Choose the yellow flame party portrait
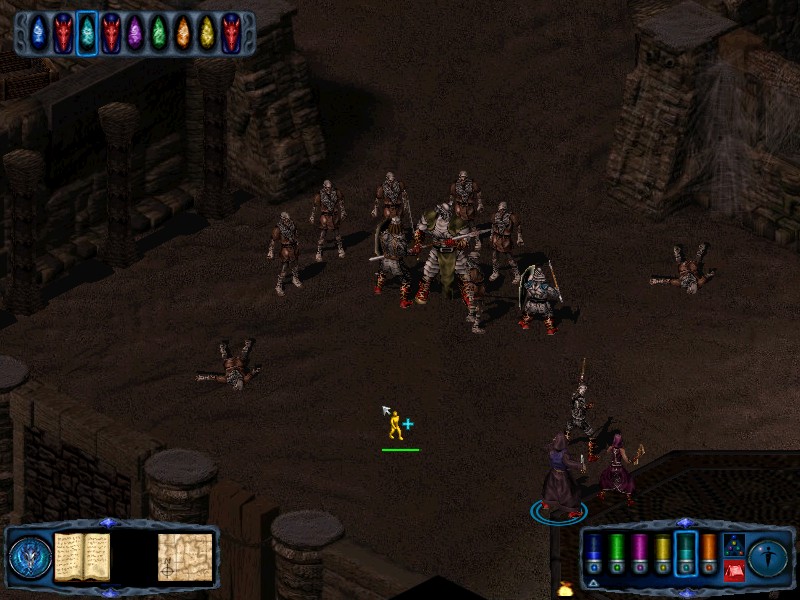Image resolution: width=800 pixels, height=600 pixels. 207,33
